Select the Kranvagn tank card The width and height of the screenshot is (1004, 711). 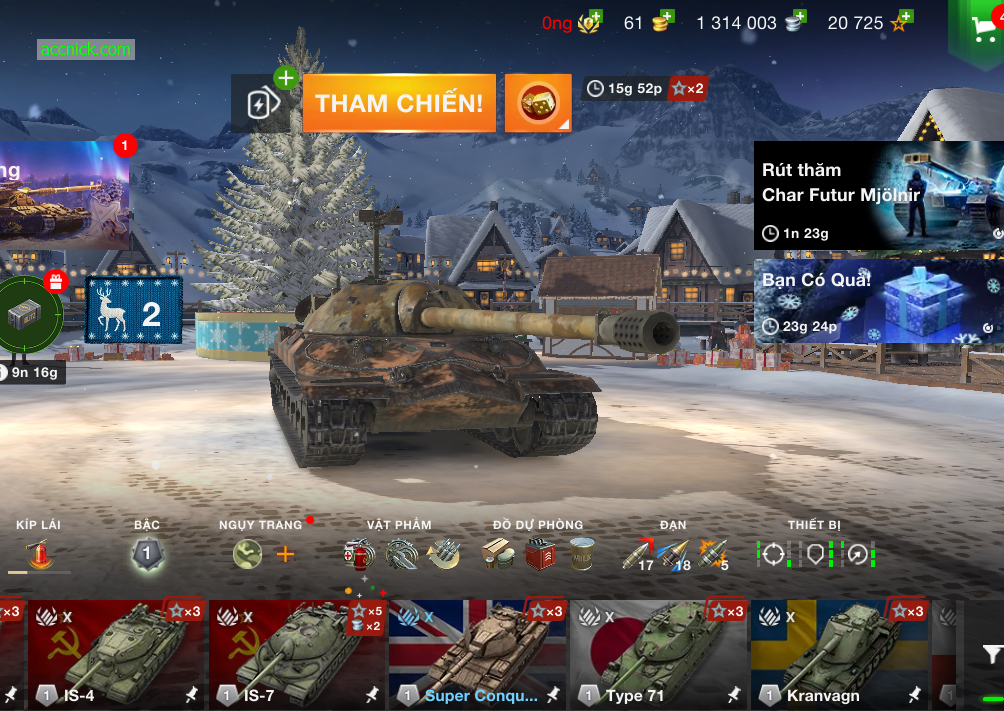(840, 653)
